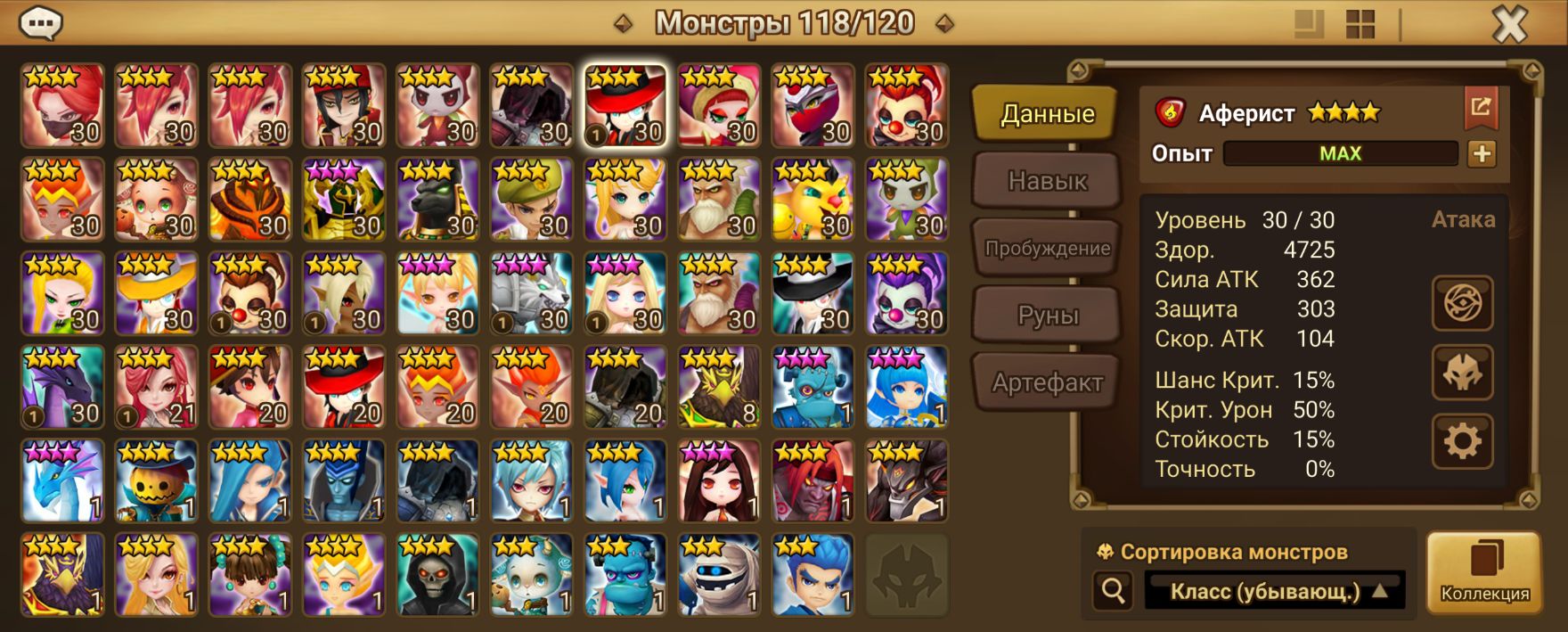Share Аферист using the export icon
1568x632 pixels.
(x=1481, y=107)
